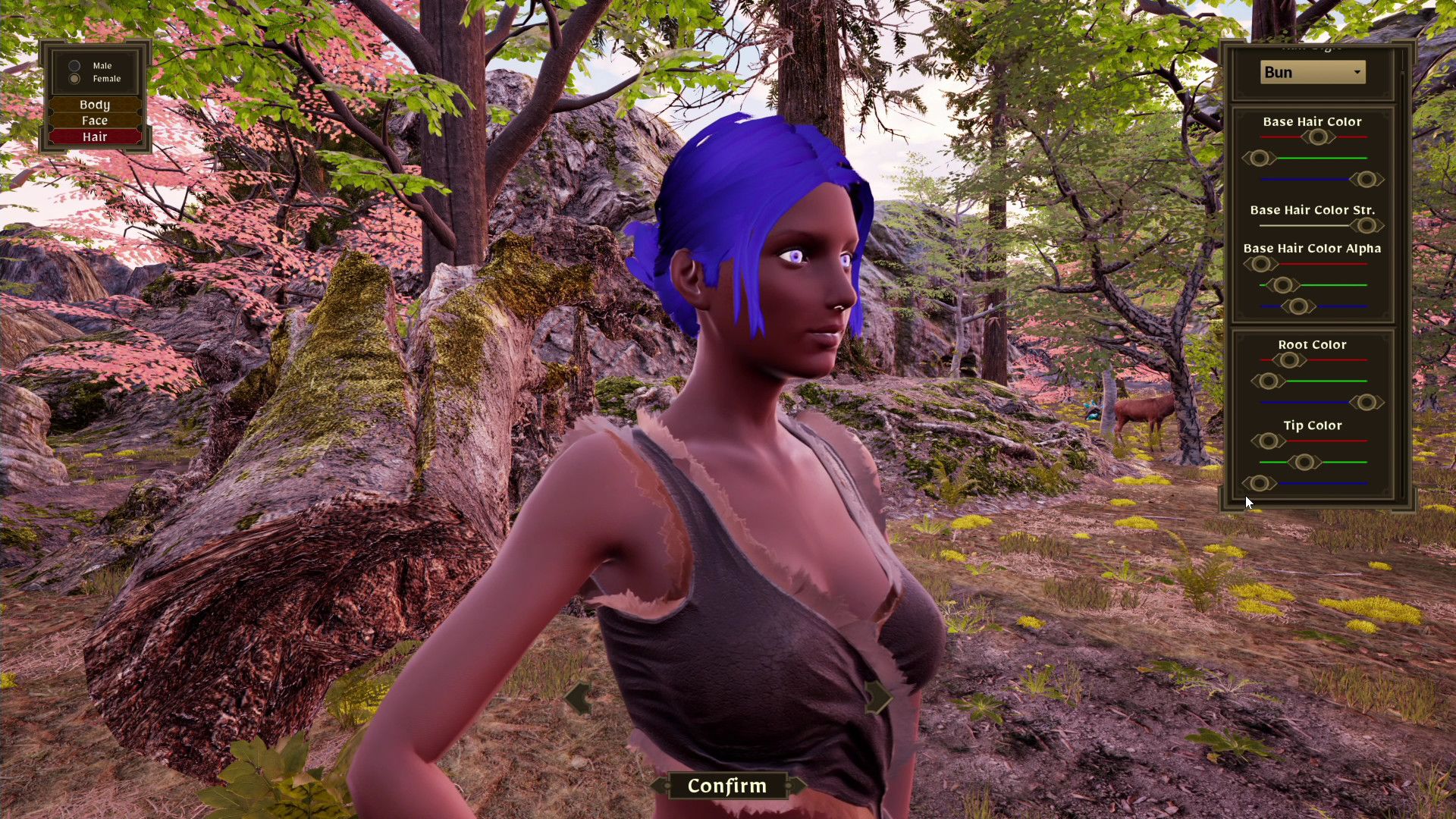Click the Root Color green slider
The height and width of the screenshot is (819, 1456).
click(x=1267, y=381)
